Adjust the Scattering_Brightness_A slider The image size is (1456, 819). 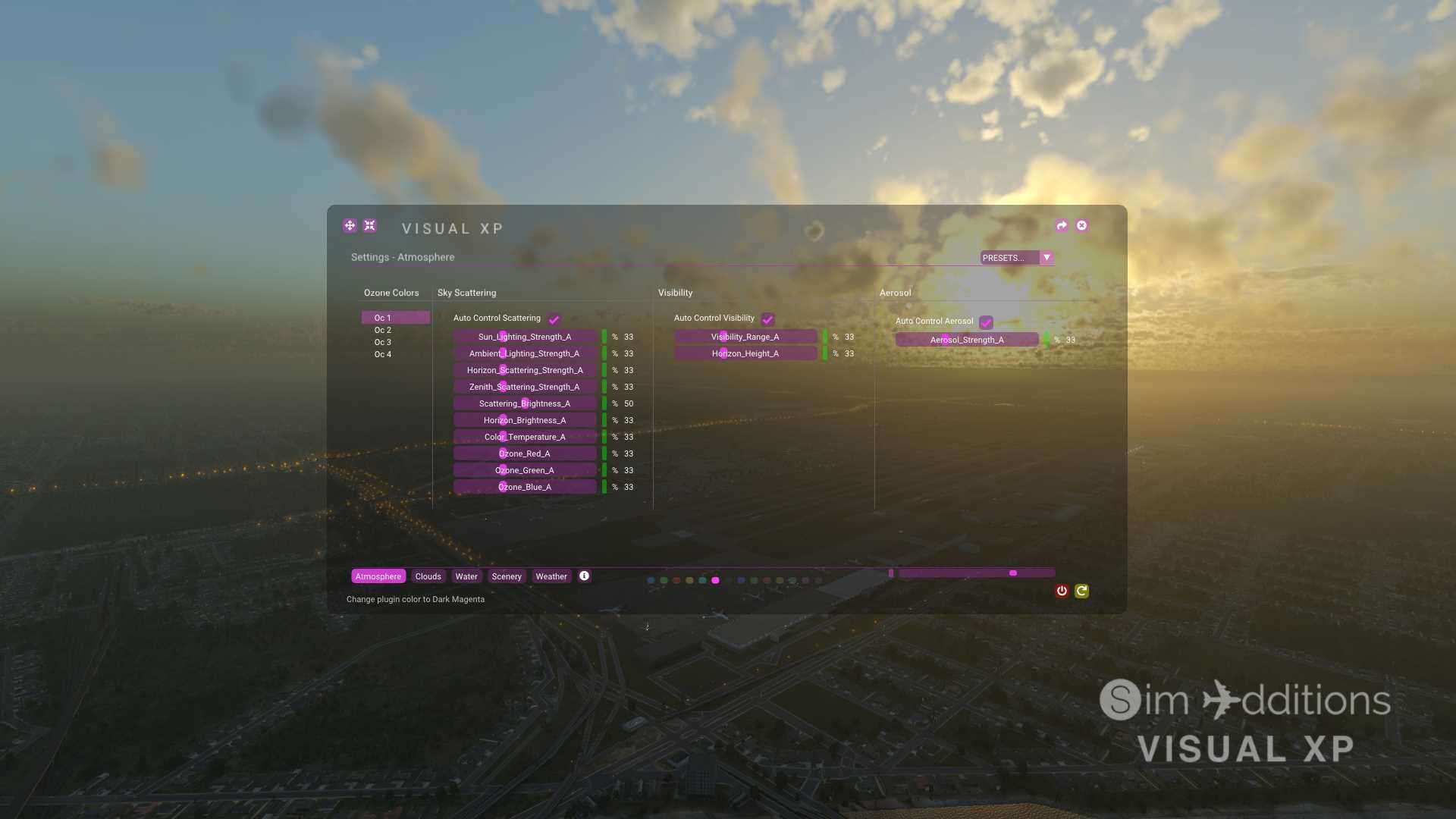[x=526, y=403]
